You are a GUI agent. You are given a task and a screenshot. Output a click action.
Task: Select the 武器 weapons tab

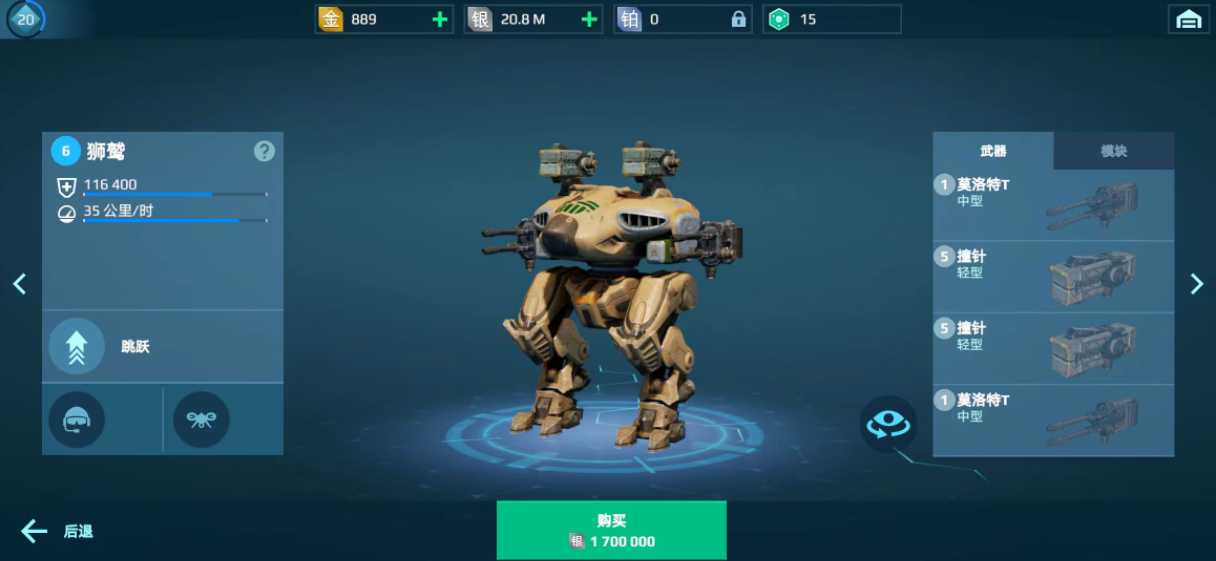[993, 151]
